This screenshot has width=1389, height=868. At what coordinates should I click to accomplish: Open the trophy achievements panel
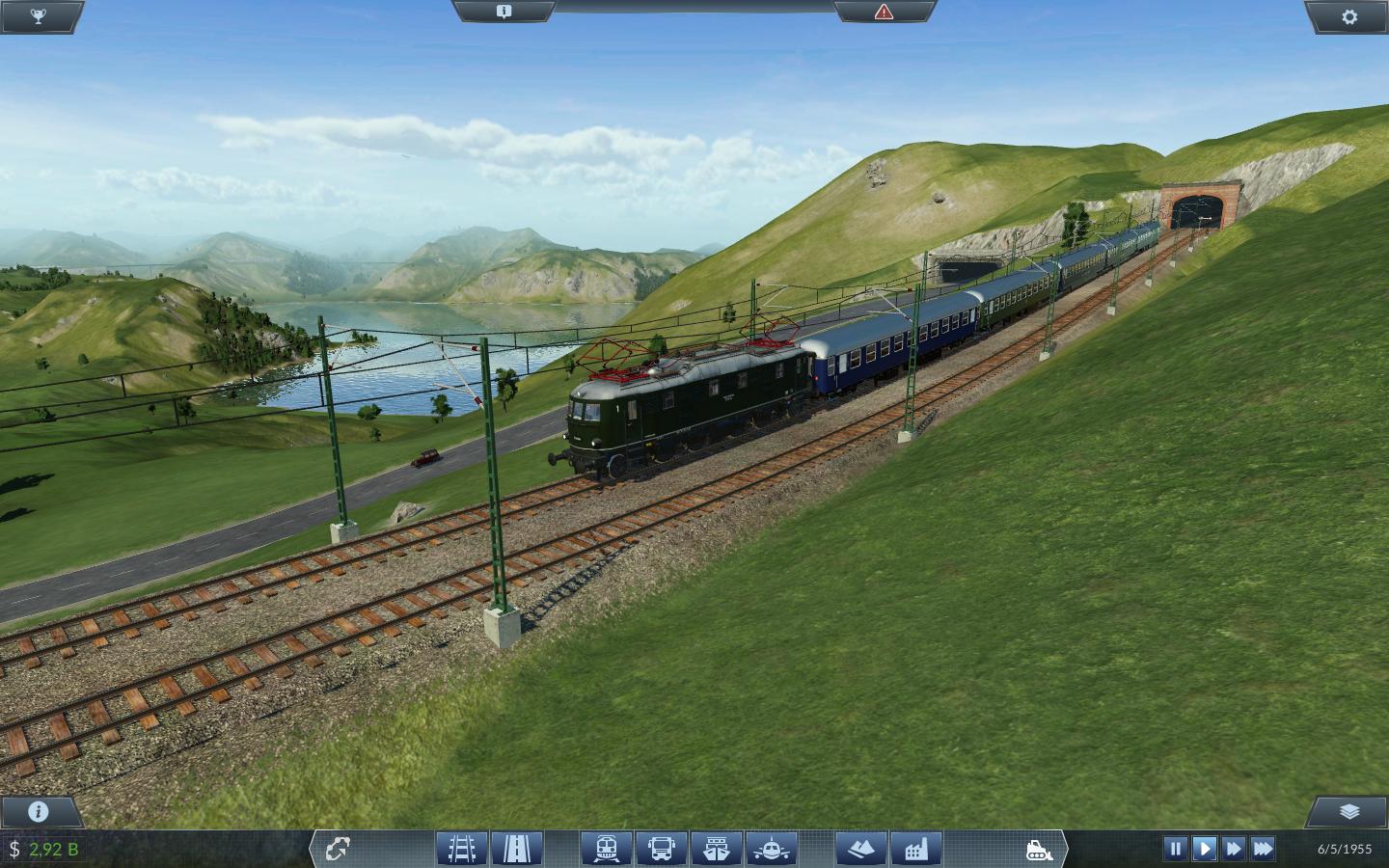[39, 15]
